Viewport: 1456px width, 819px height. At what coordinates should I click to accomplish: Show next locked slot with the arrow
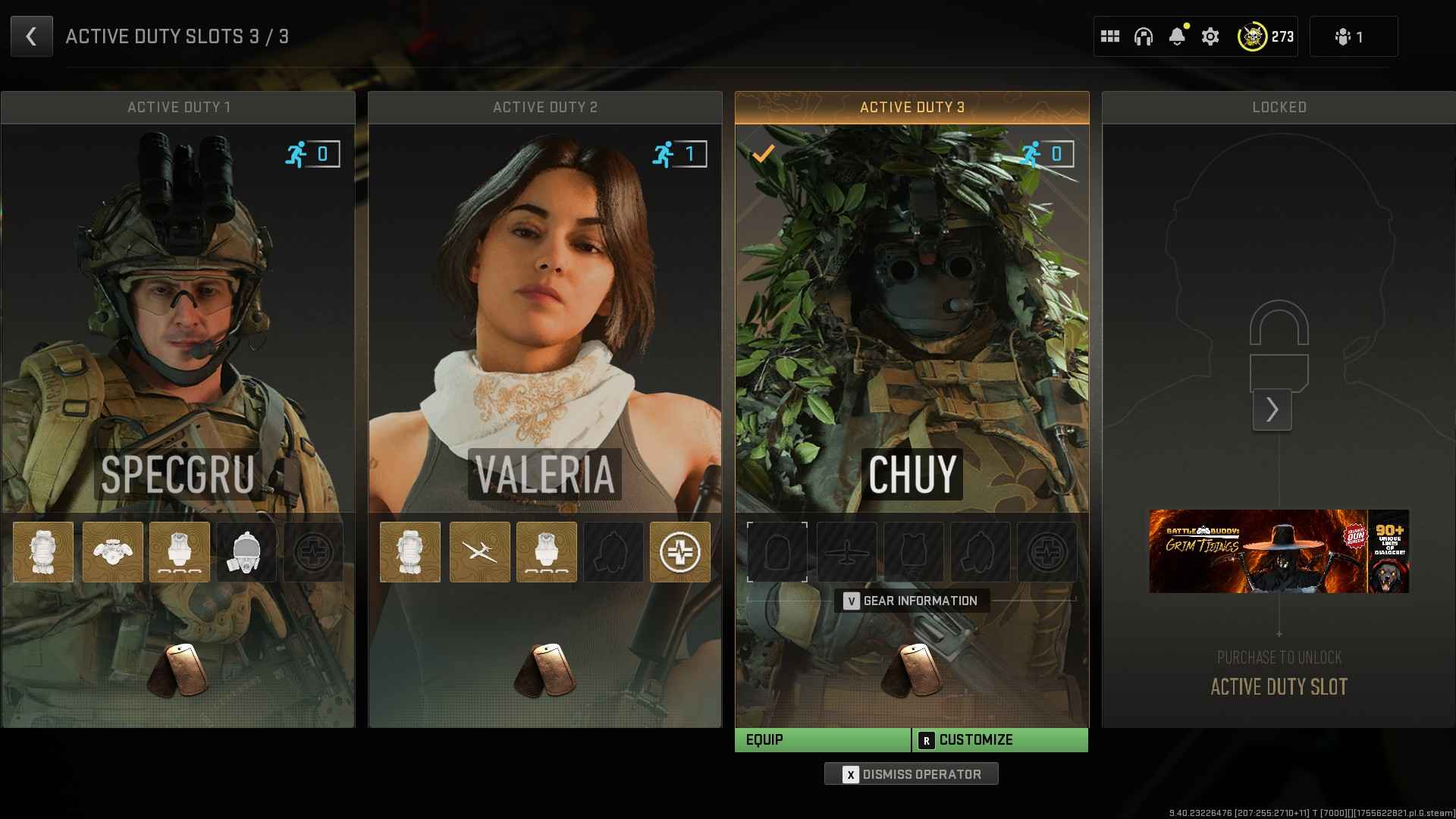pyautogui.click(x=1272, y=409)
